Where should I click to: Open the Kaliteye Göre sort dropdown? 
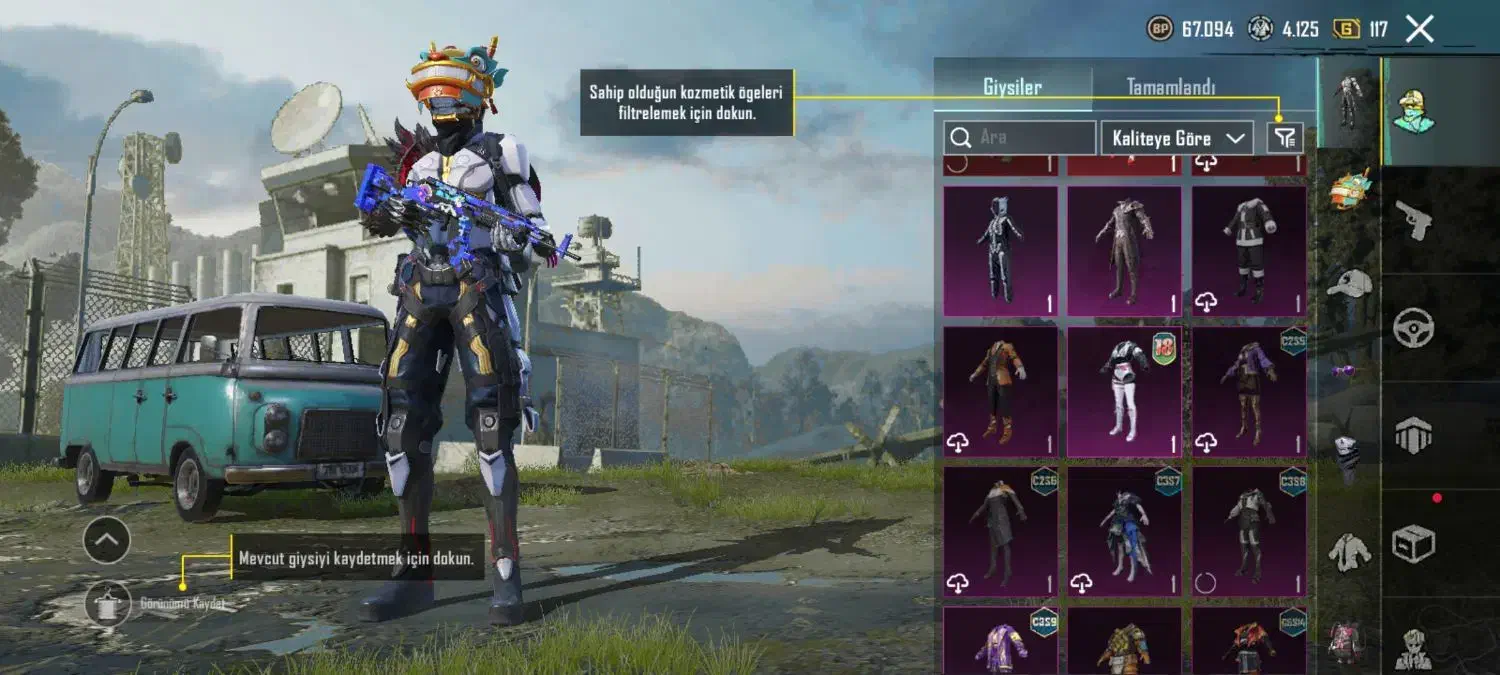(x=1177, y=138)
